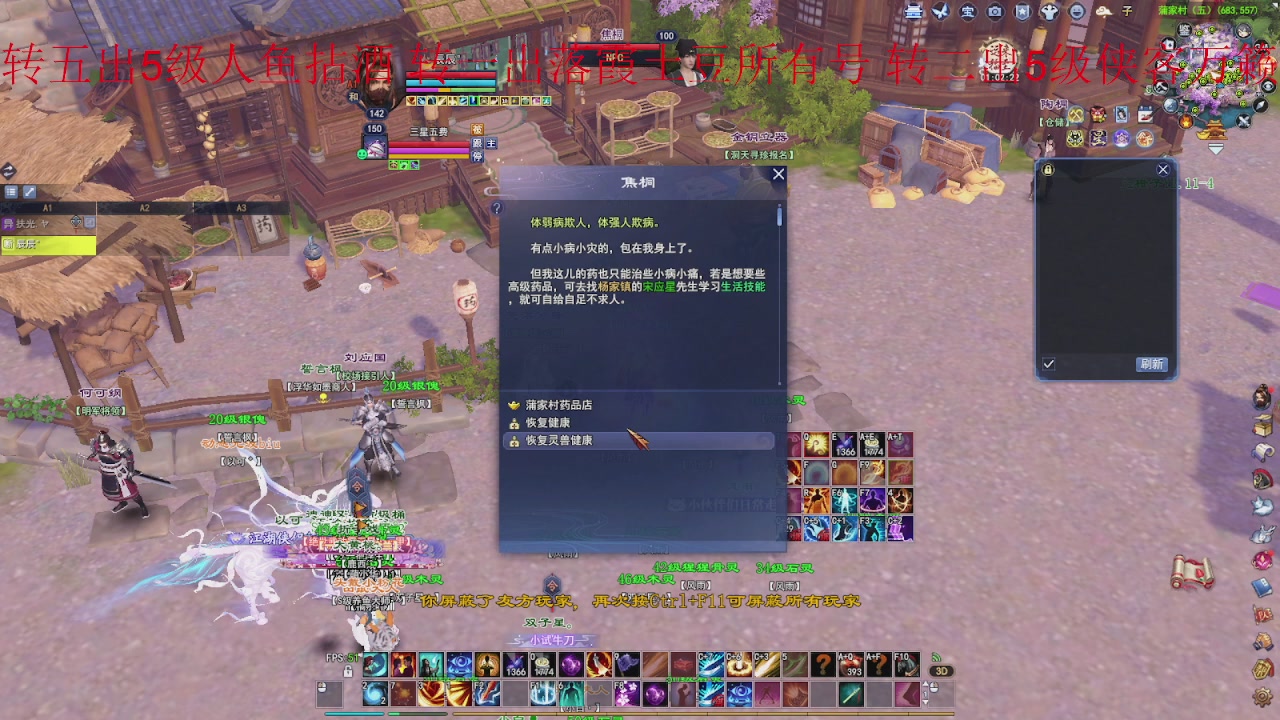Click the crossed-hammers warehouse icon above 仓储
The width and height of the screenshot is (1280, 720).
1076,114
